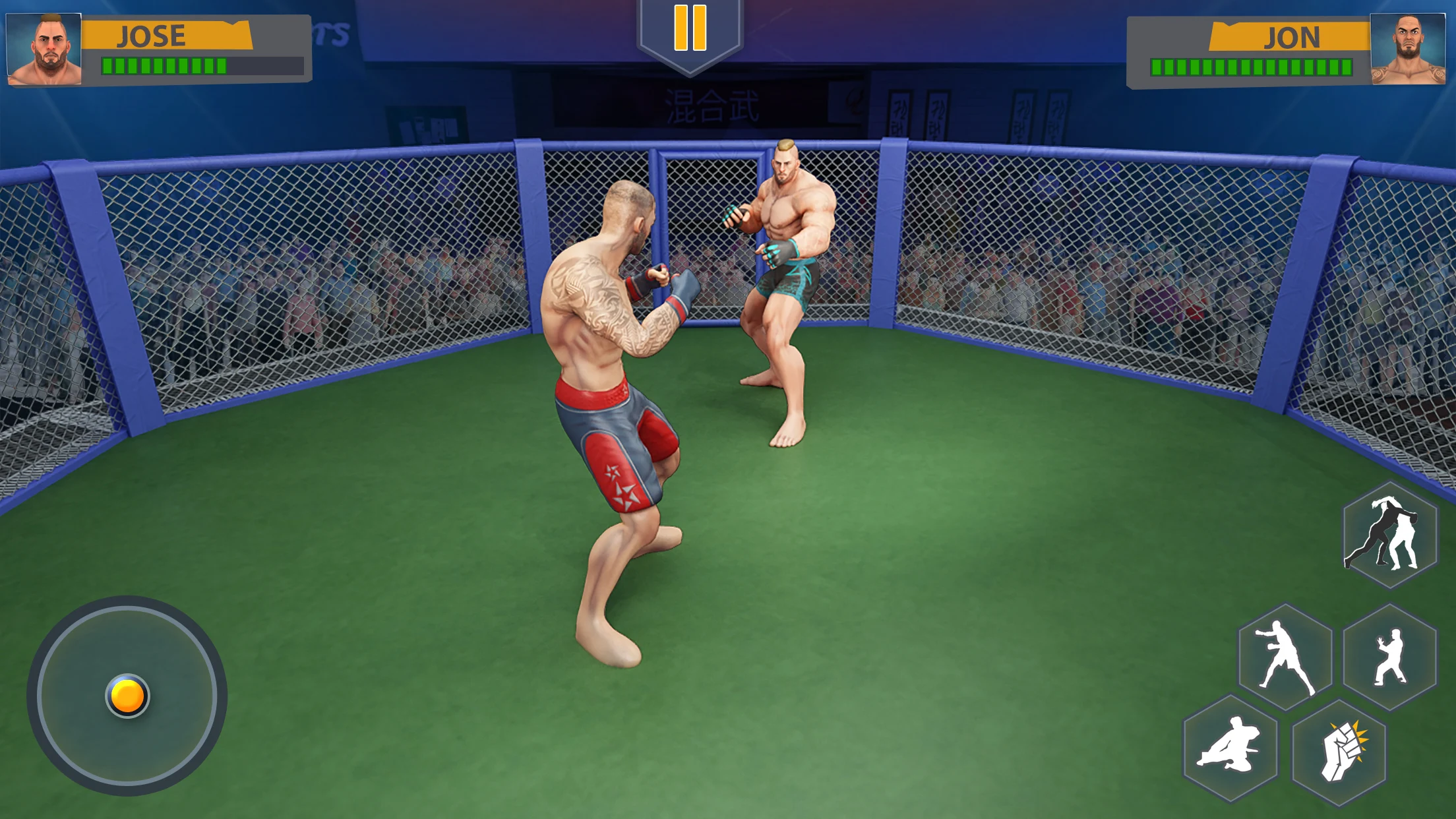The image size is (1456, 819).
Task: Use the block guard stance button
Action: click(1389, 657)
